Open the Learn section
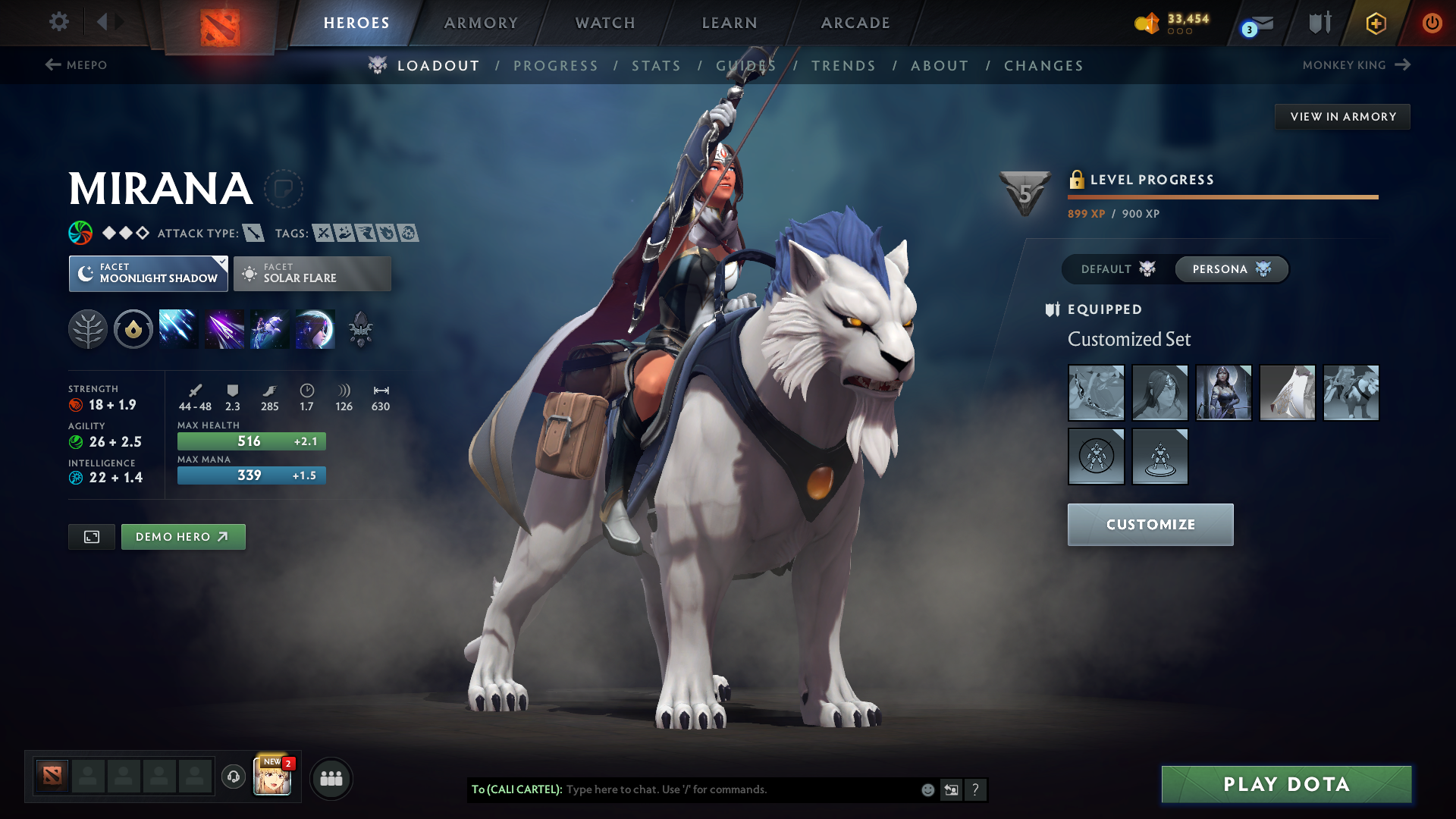The width and height of the screenshot is (1456, 819). click(x=730, y=23)
